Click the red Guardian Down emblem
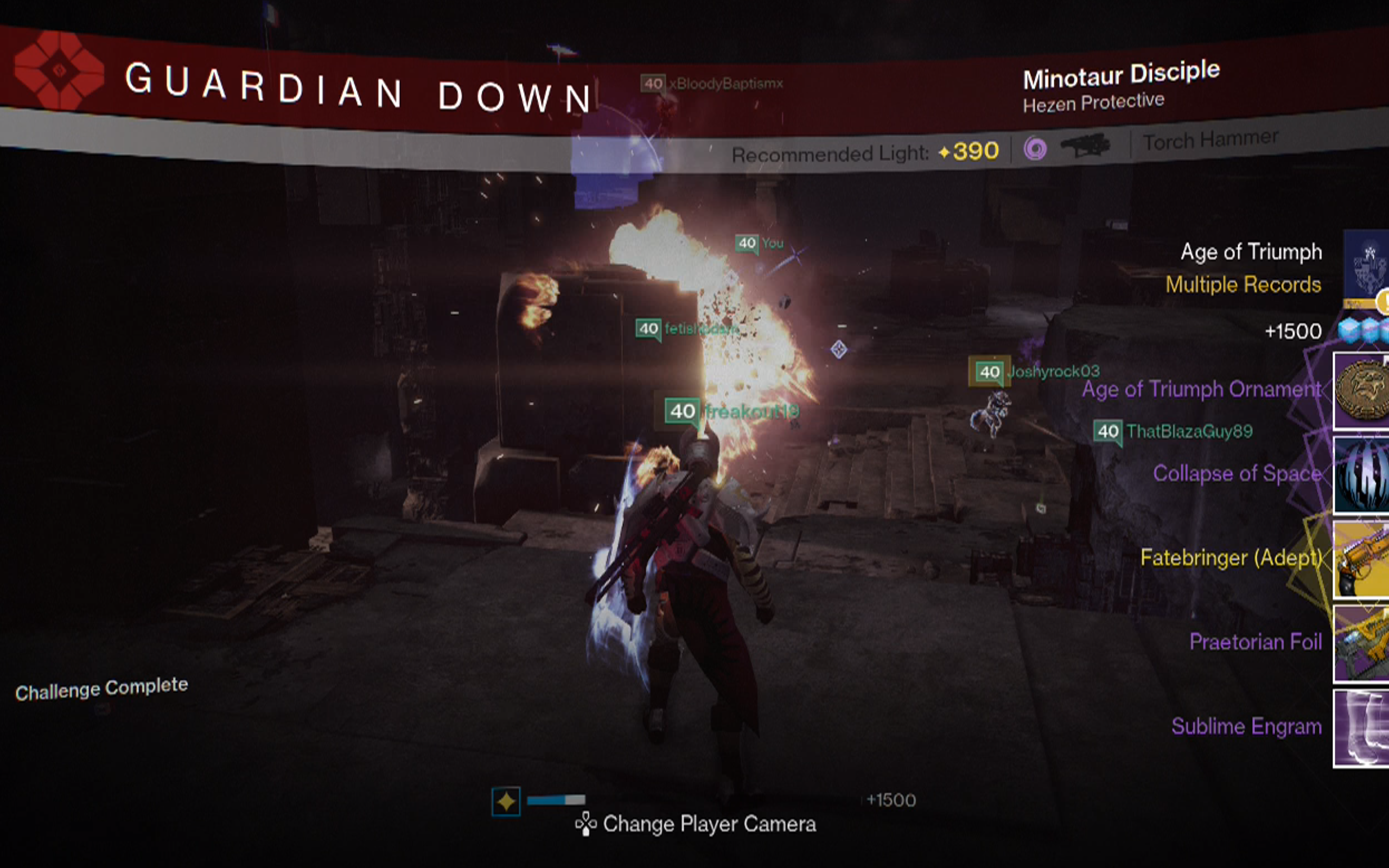The image size is (1389, 868). [59, 71]
